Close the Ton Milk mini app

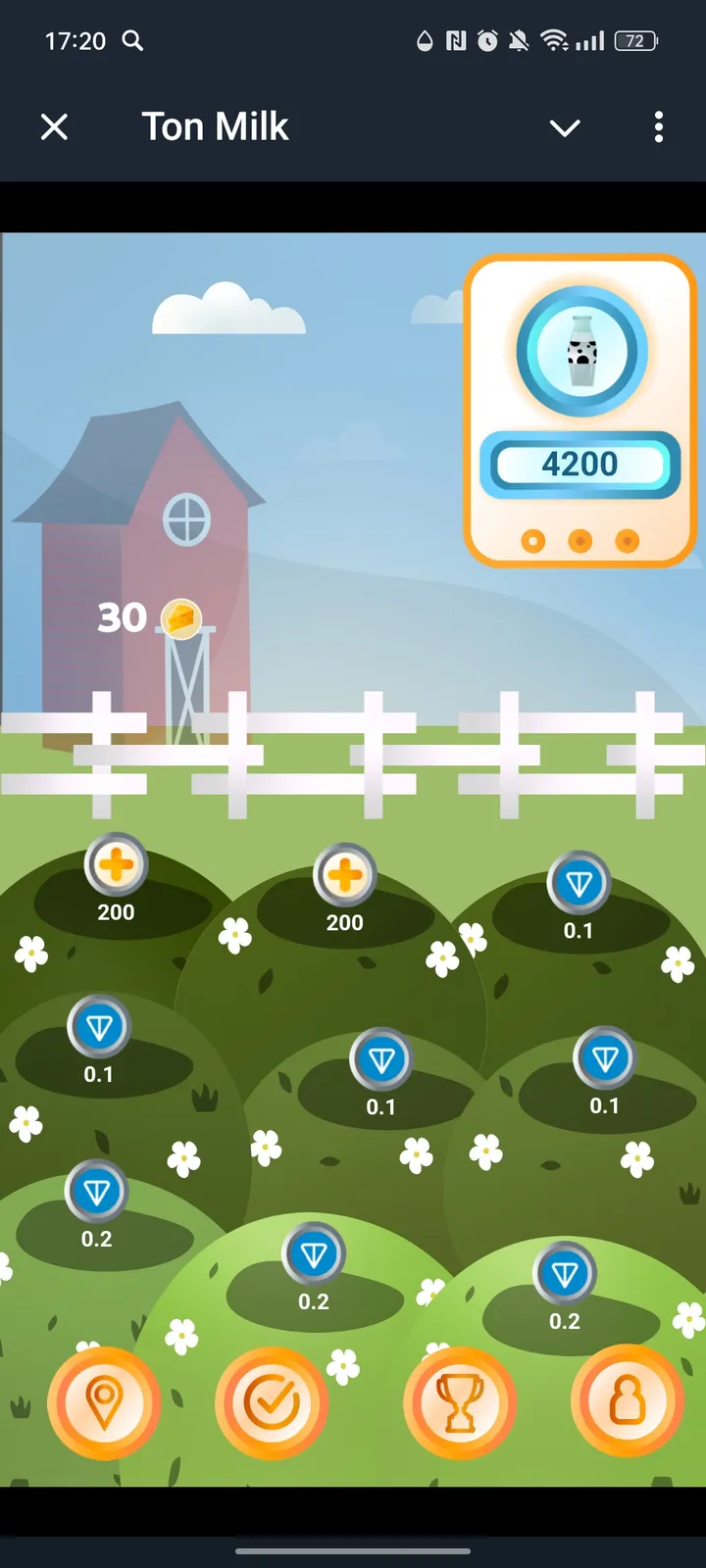point(55,126)
